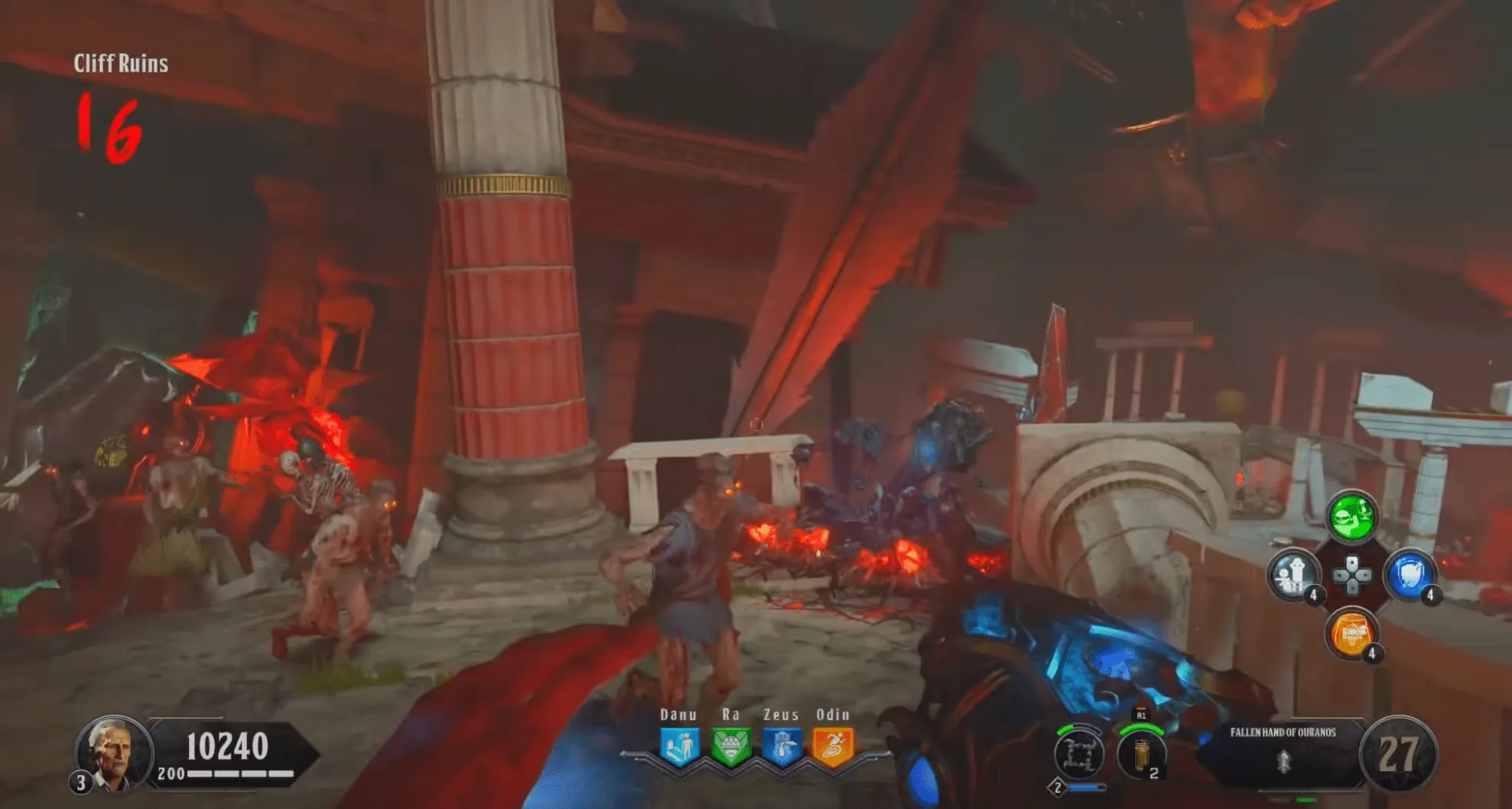Activate the green elixir at the top

(x=1352, y=516)
